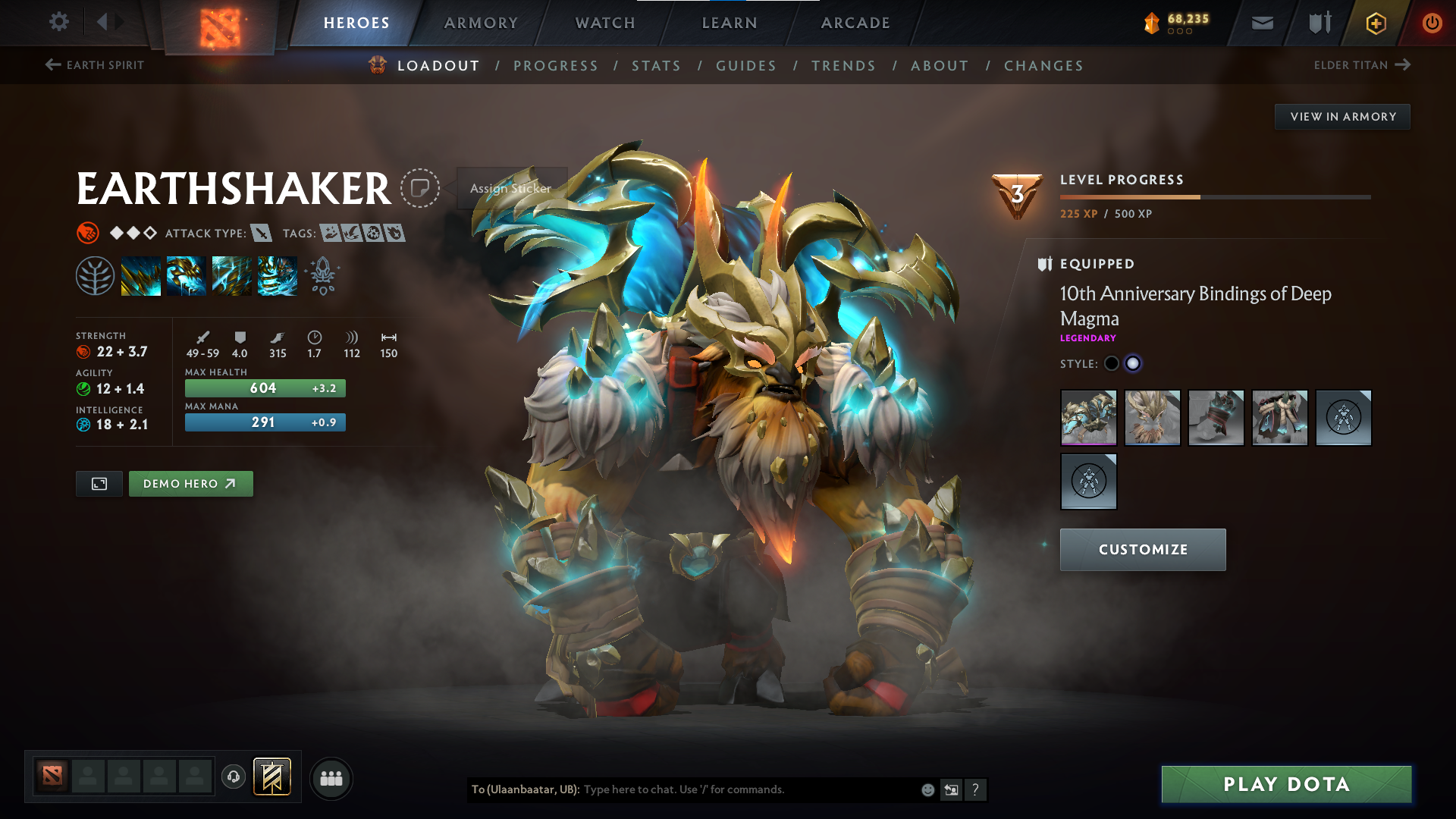Open the mail inbox icon in the top bar
1456x819 pixels.
[x=1262, y=23]
